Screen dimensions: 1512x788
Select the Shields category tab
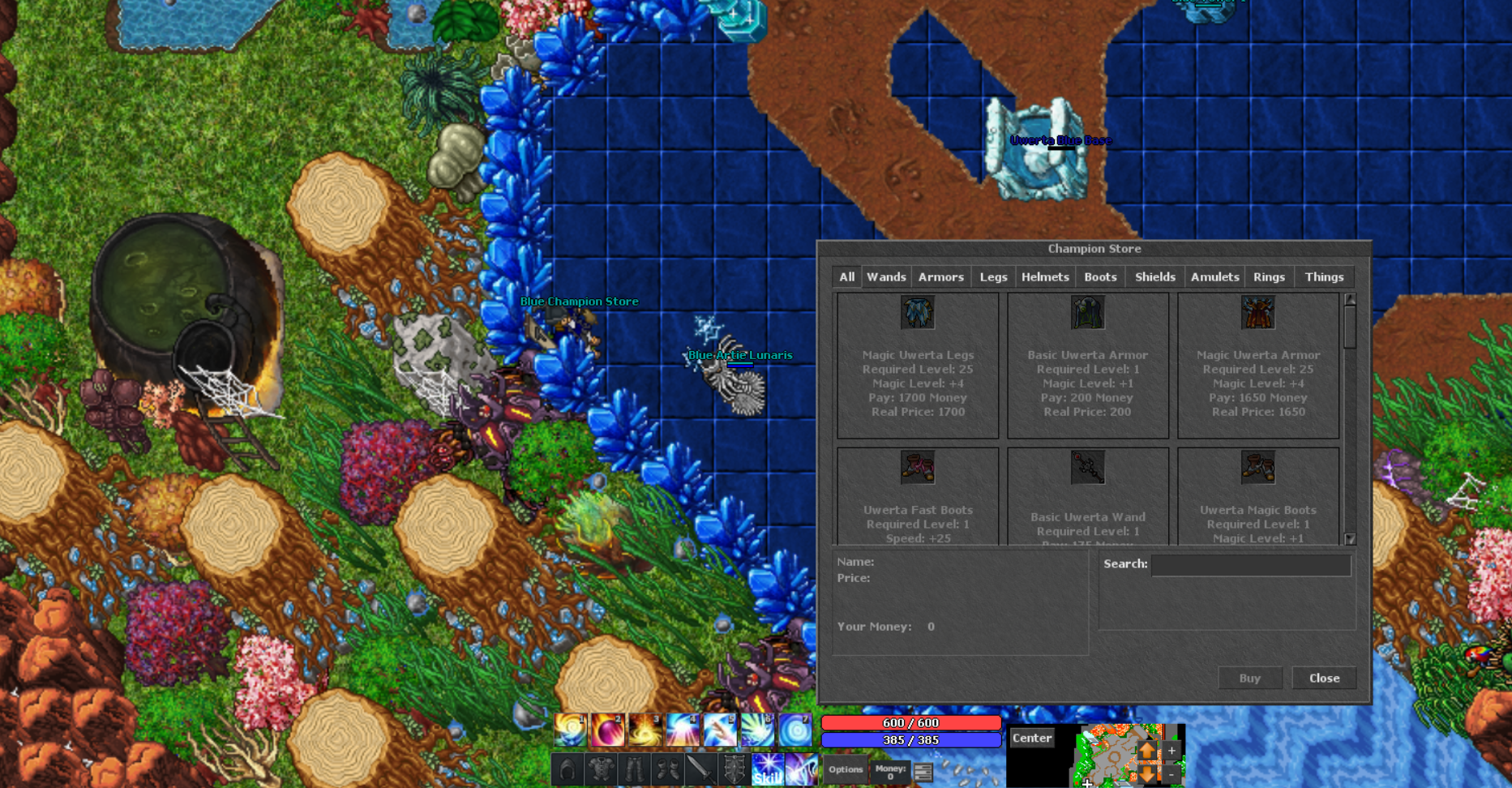point(1154,276)
